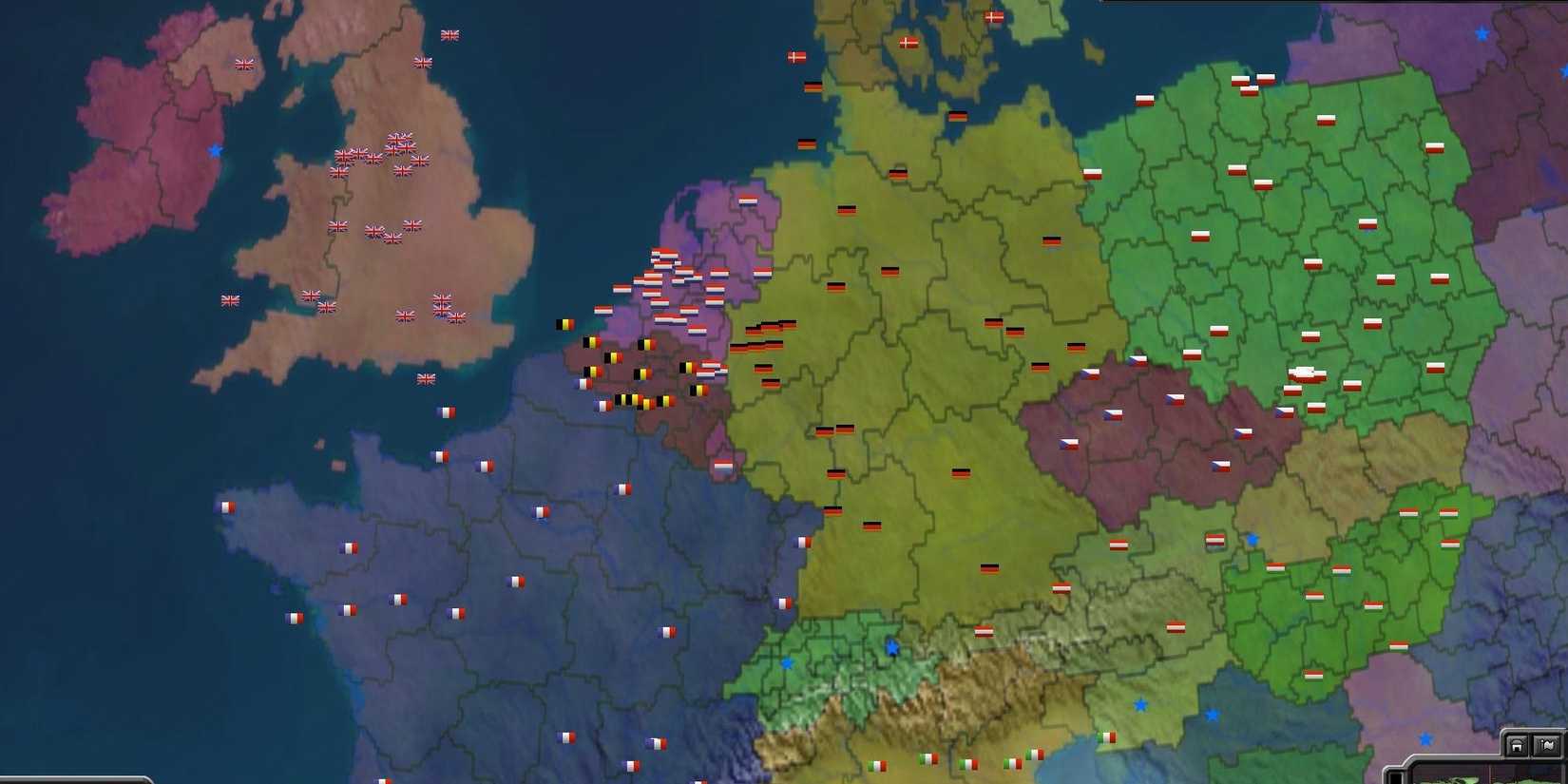Image resolution: width=1568 pixels, height=784 pixels.
Task: Click the building icon button above the minimap
Action: pyautogui.click(x=1517, y=744)
